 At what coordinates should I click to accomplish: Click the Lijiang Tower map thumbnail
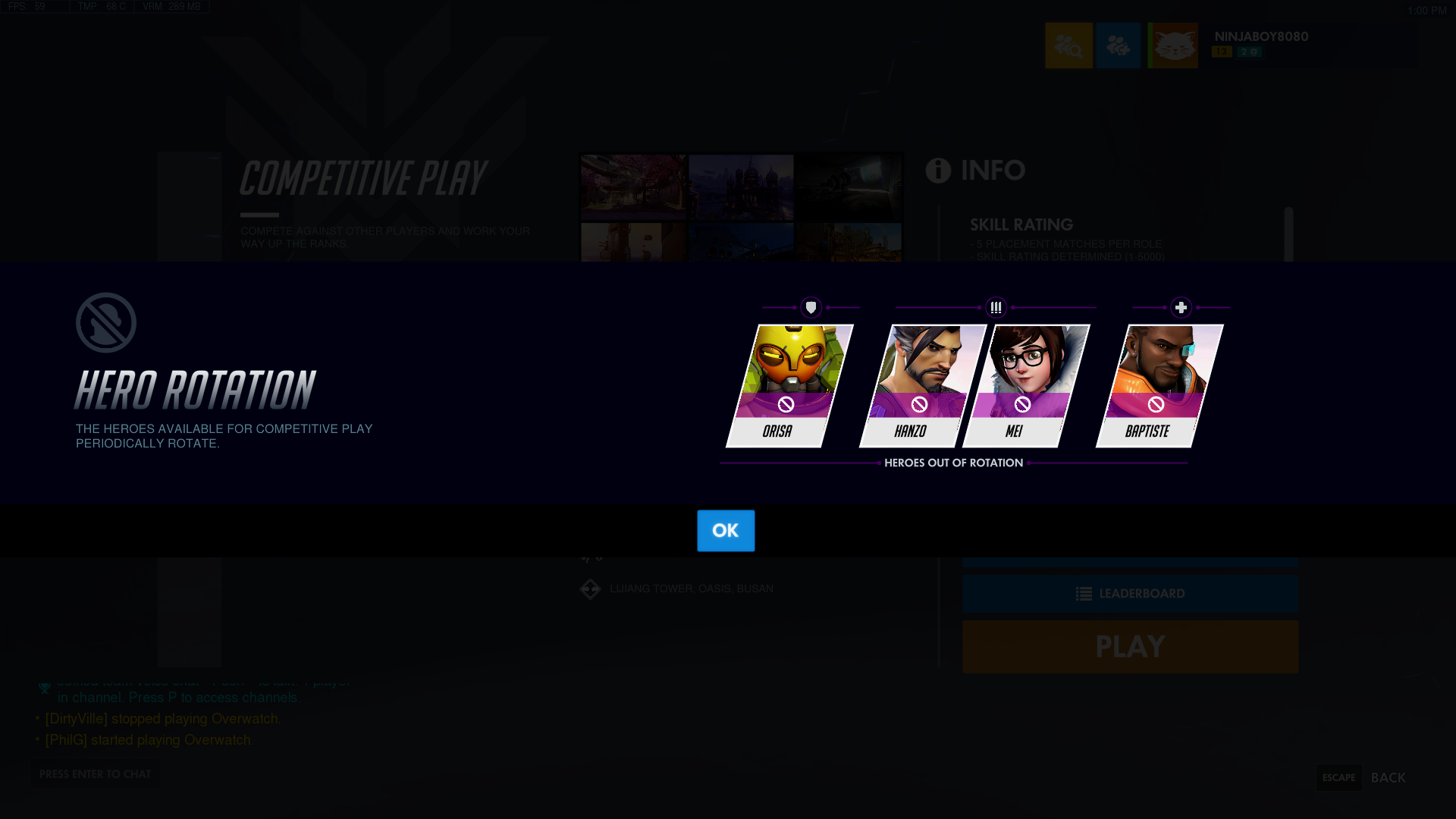coord(633,187)
